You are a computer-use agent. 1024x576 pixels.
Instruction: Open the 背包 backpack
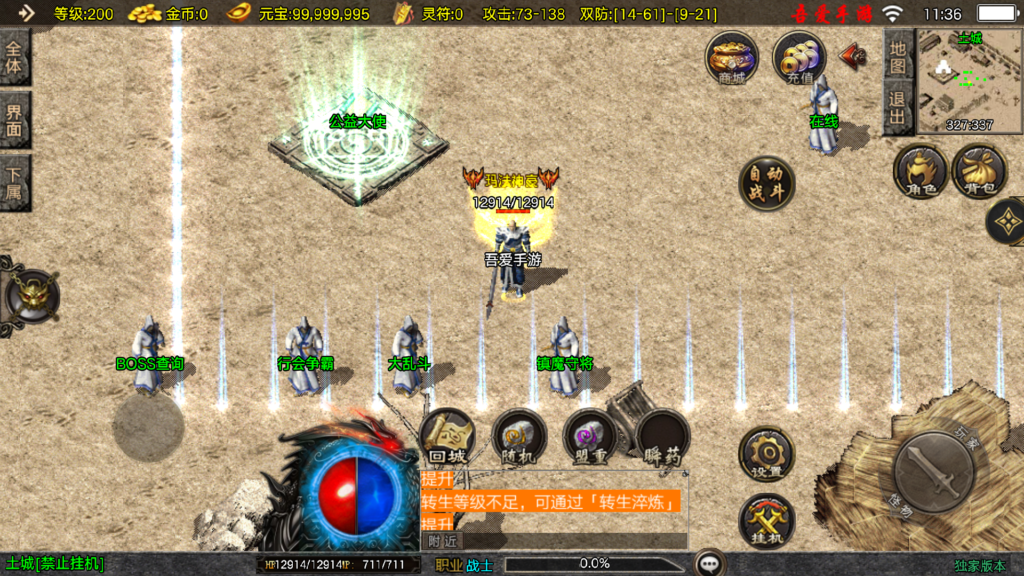[x=979, y=171]
